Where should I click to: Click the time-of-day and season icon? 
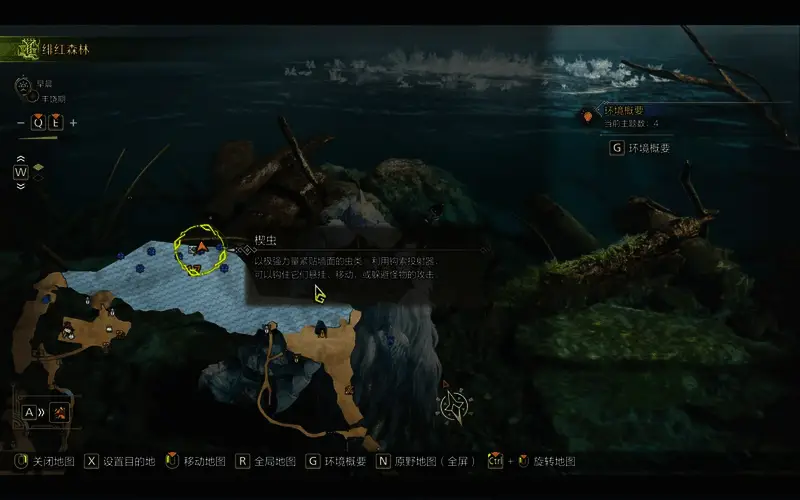(23, 85)
